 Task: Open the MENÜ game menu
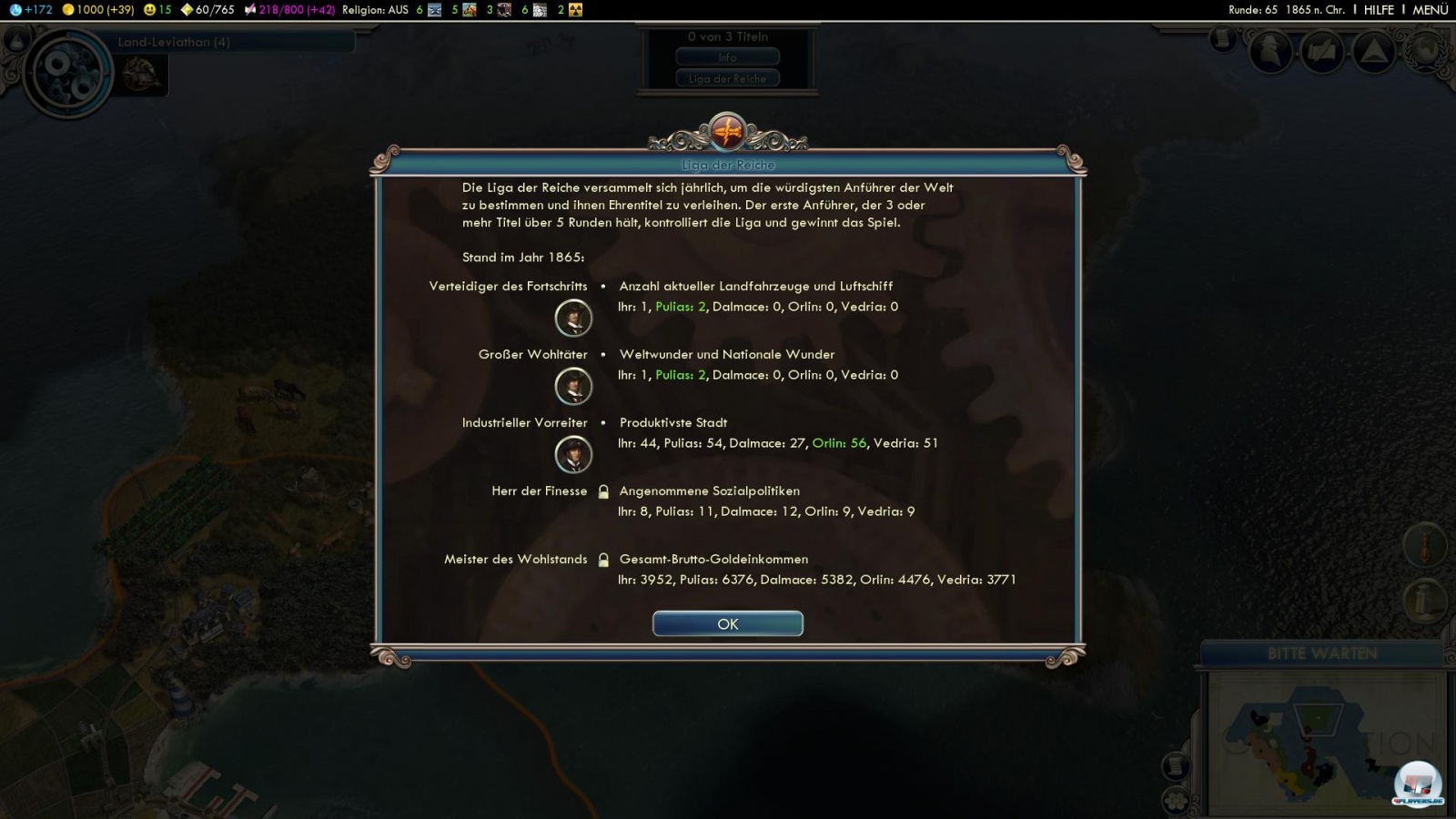(1430, 9)
